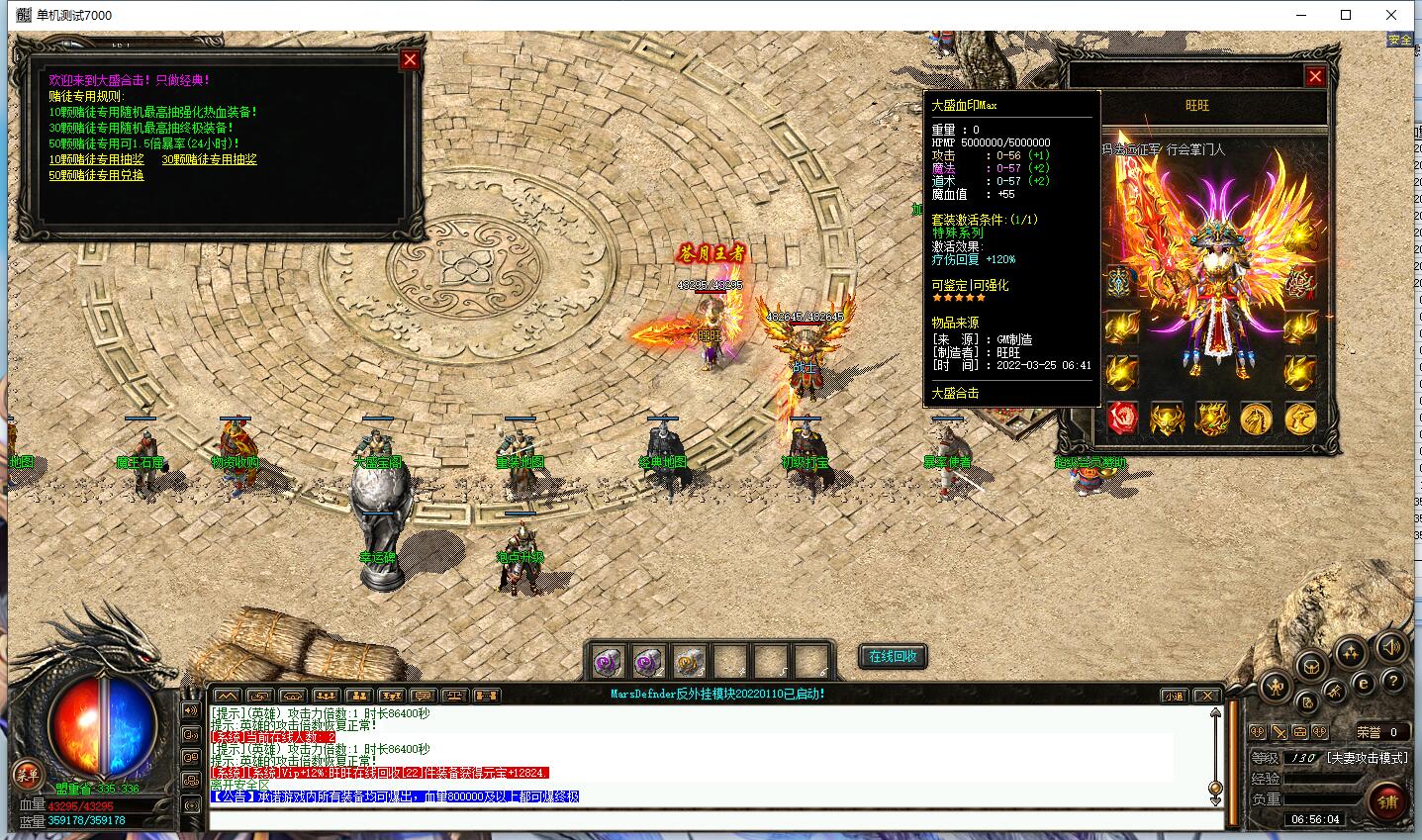Viewport: 1422px width, 840px height.
Task: Open the round 'e' icon button
Action: 1363,683
